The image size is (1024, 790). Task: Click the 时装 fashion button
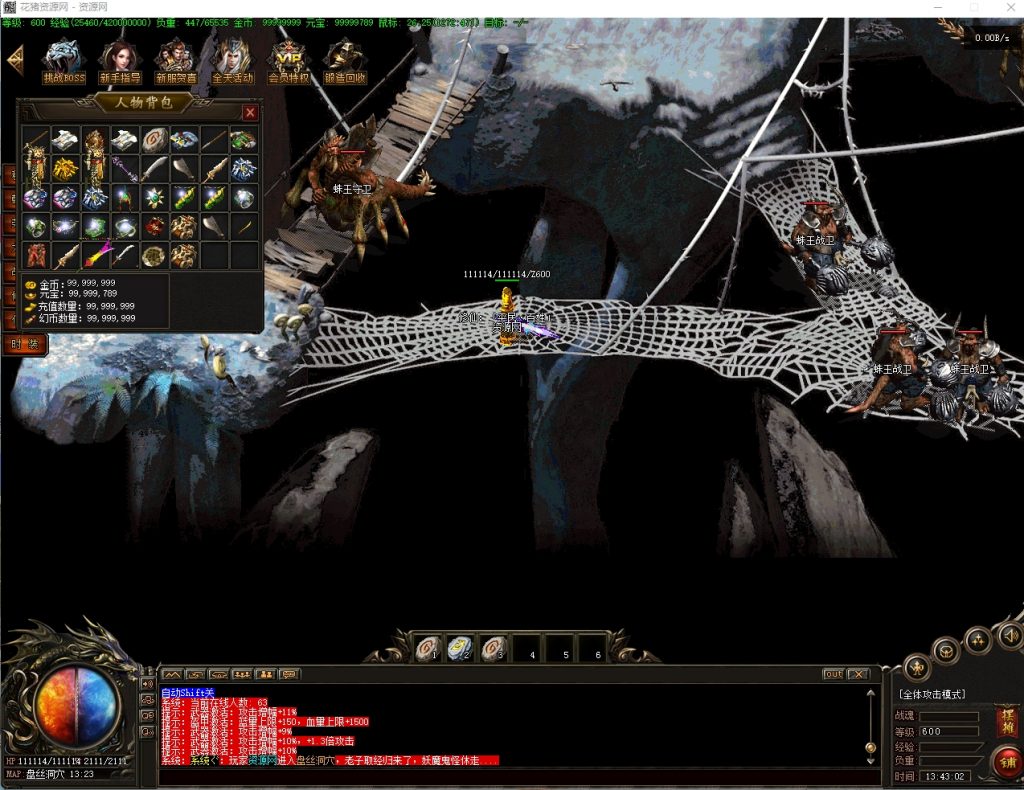tap(24, 344)
